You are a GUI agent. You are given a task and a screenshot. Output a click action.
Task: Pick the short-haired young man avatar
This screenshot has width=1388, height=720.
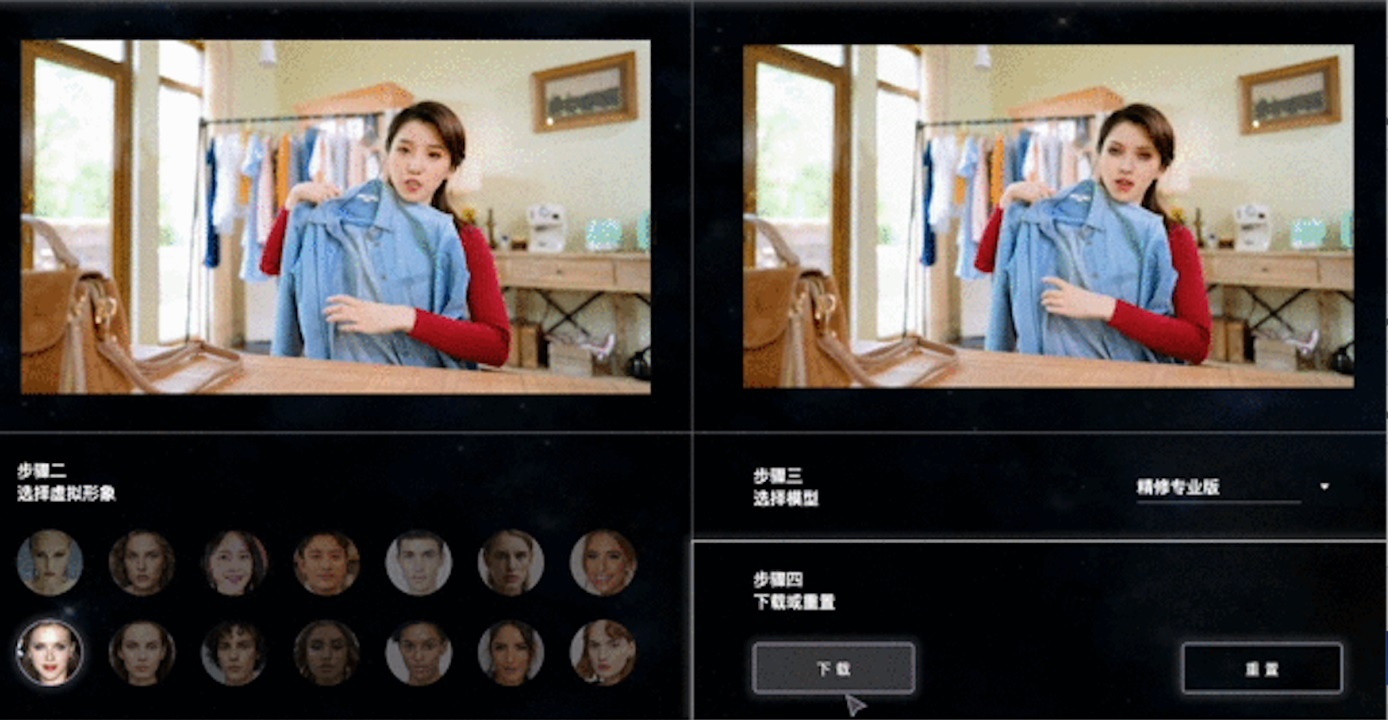(x=420, y=563)
